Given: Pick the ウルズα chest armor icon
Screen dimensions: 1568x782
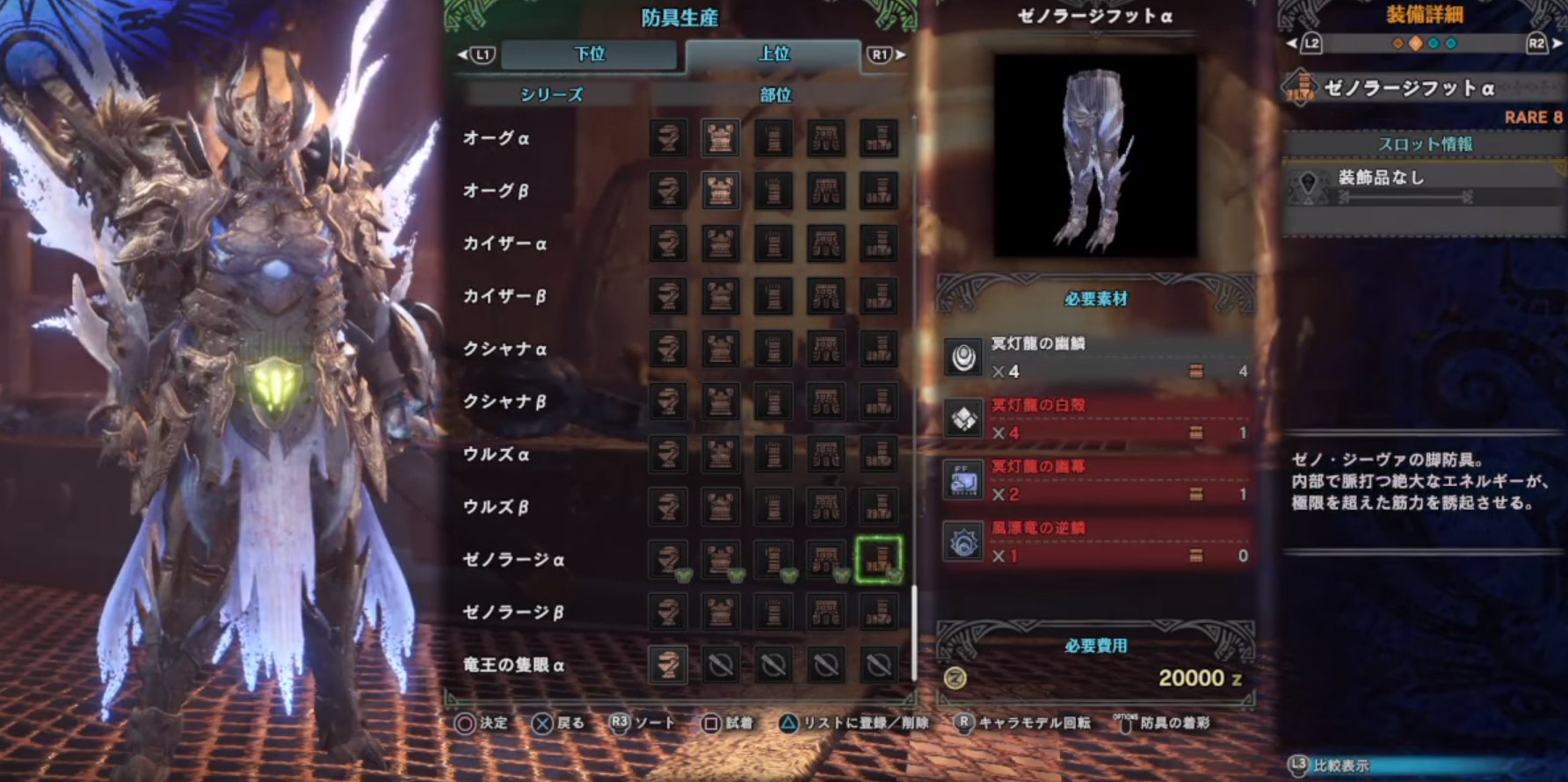Looking at the screenshot, I should (x=721, y=454).
